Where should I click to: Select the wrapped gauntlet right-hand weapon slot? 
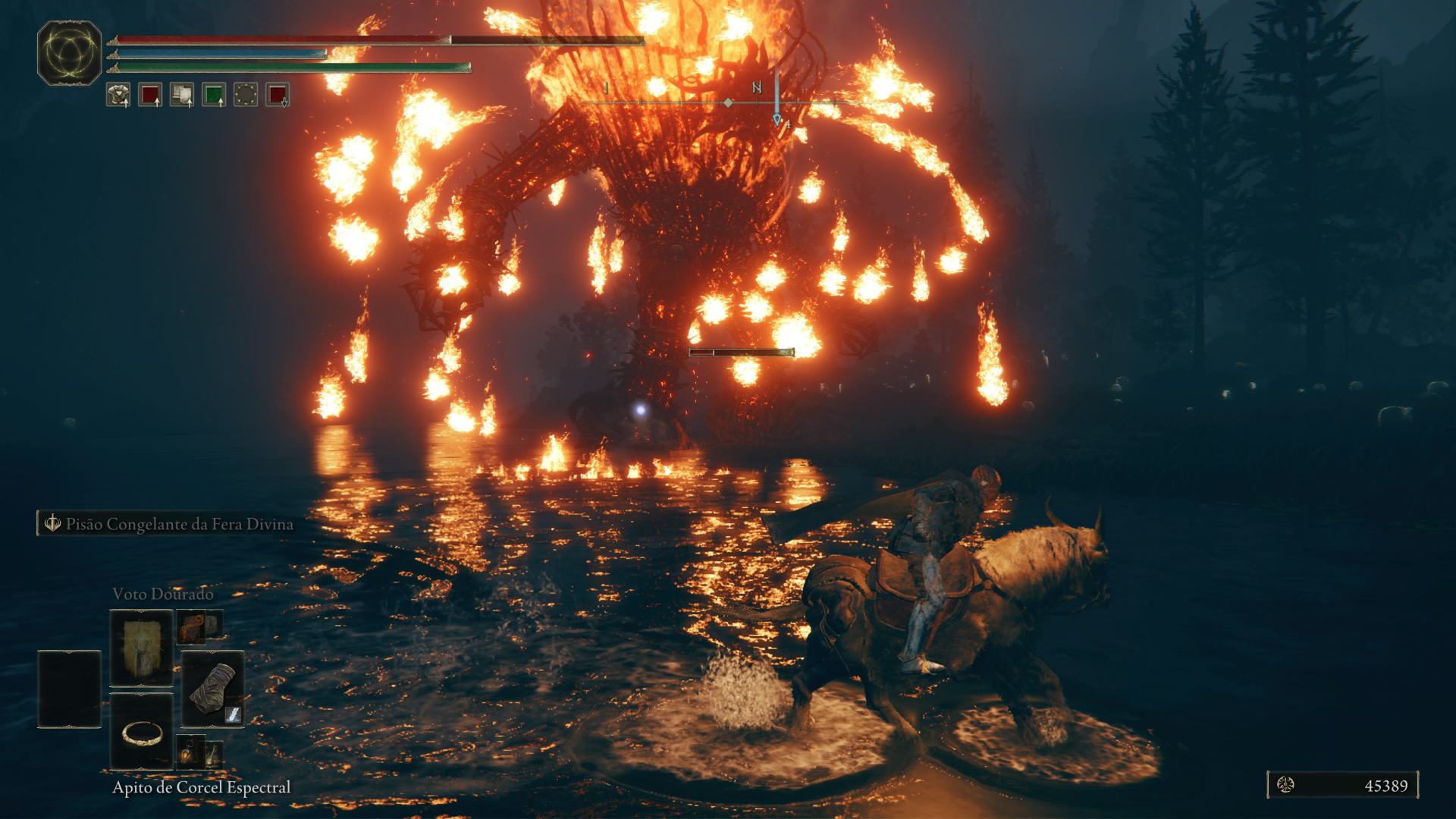point(212,689)
